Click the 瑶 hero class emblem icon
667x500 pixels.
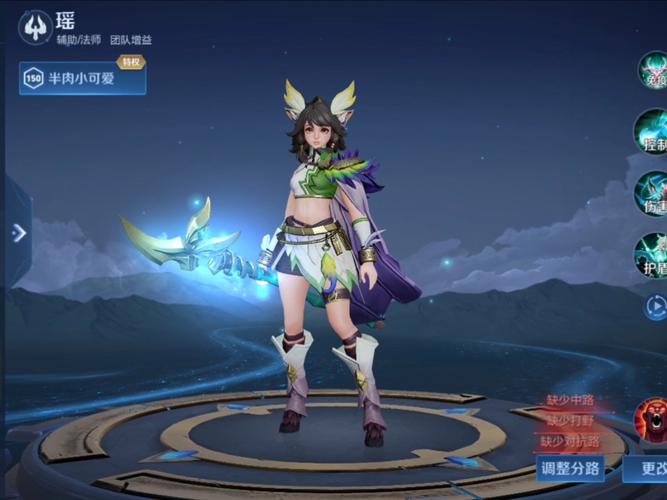(35, 28)
